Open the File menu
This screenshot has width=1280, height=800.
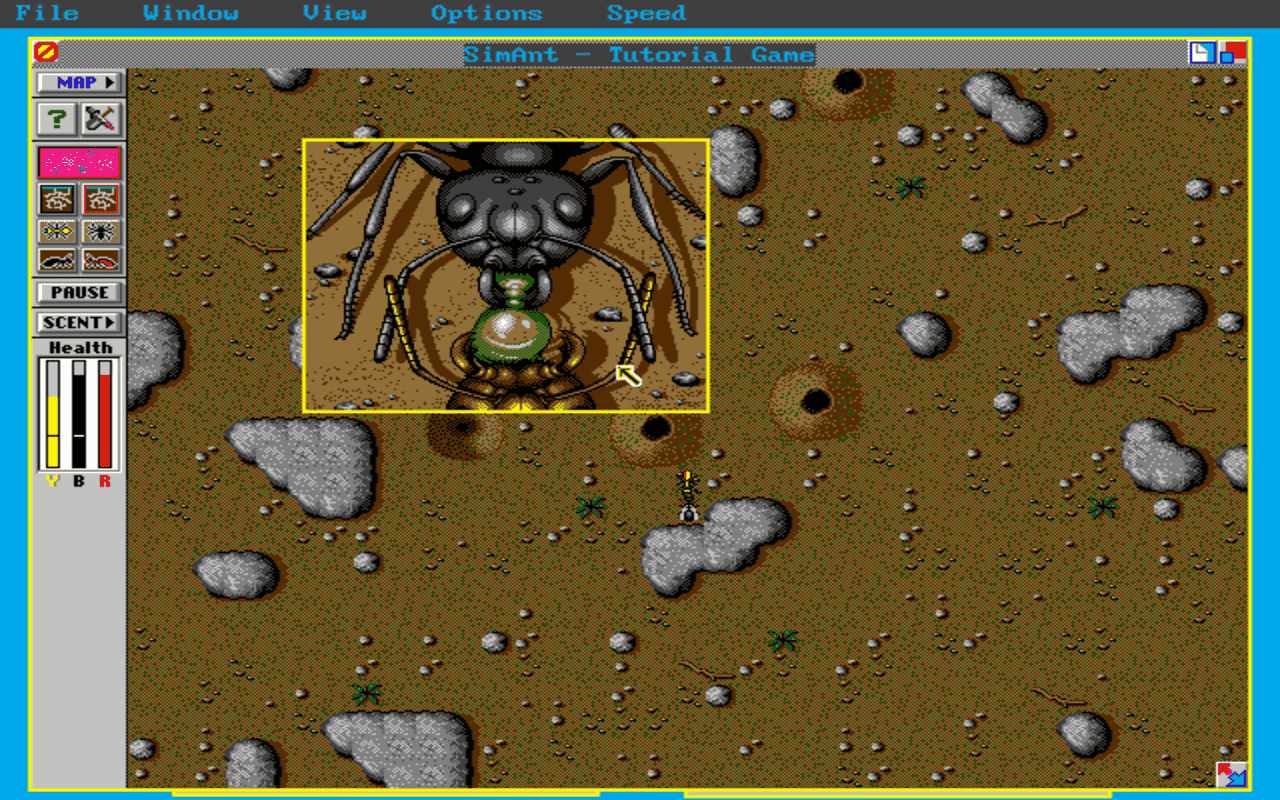47,13
